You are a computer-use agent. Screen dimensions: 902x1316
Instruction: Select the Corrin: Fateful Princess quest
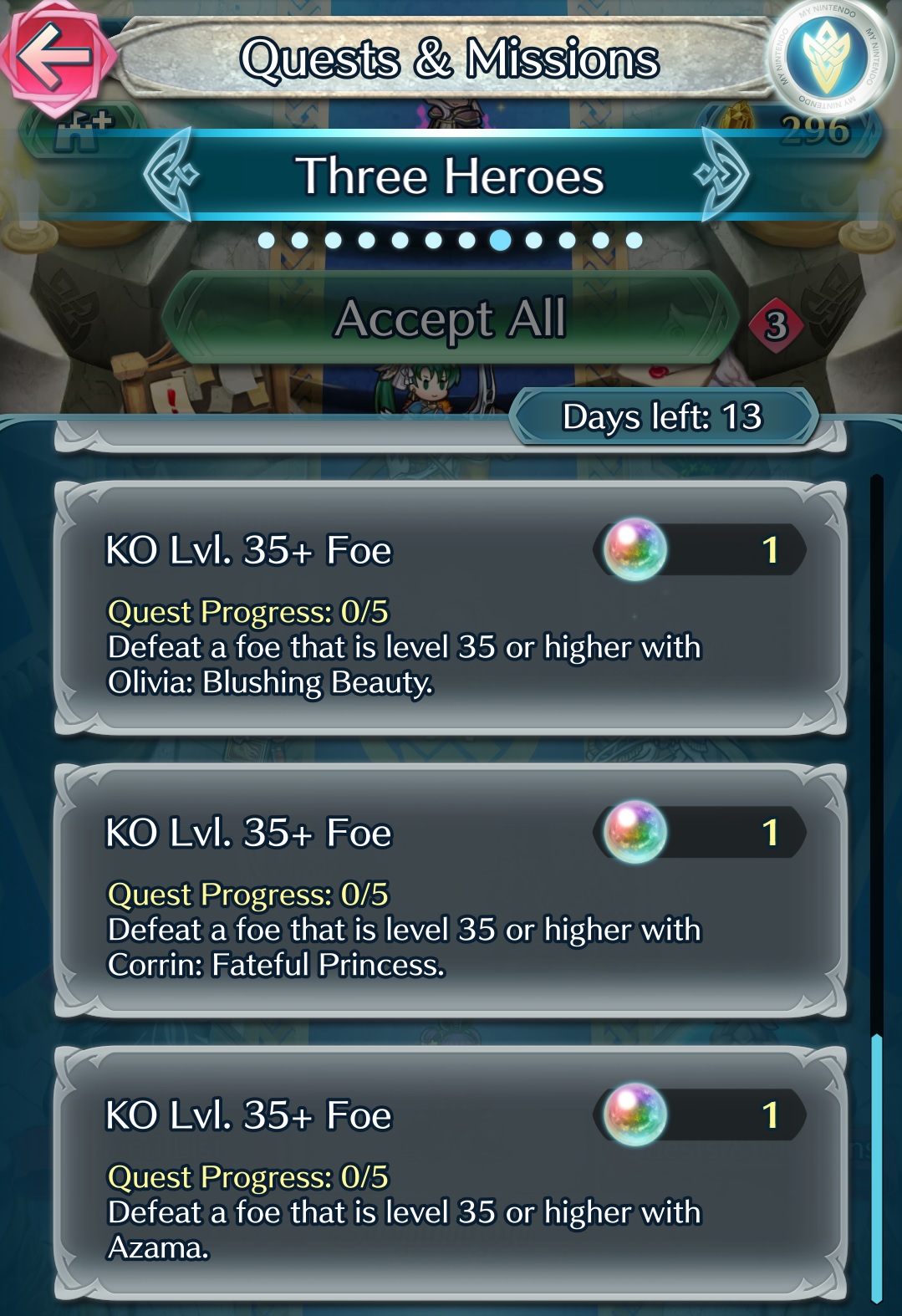click(x=450, y=891)
